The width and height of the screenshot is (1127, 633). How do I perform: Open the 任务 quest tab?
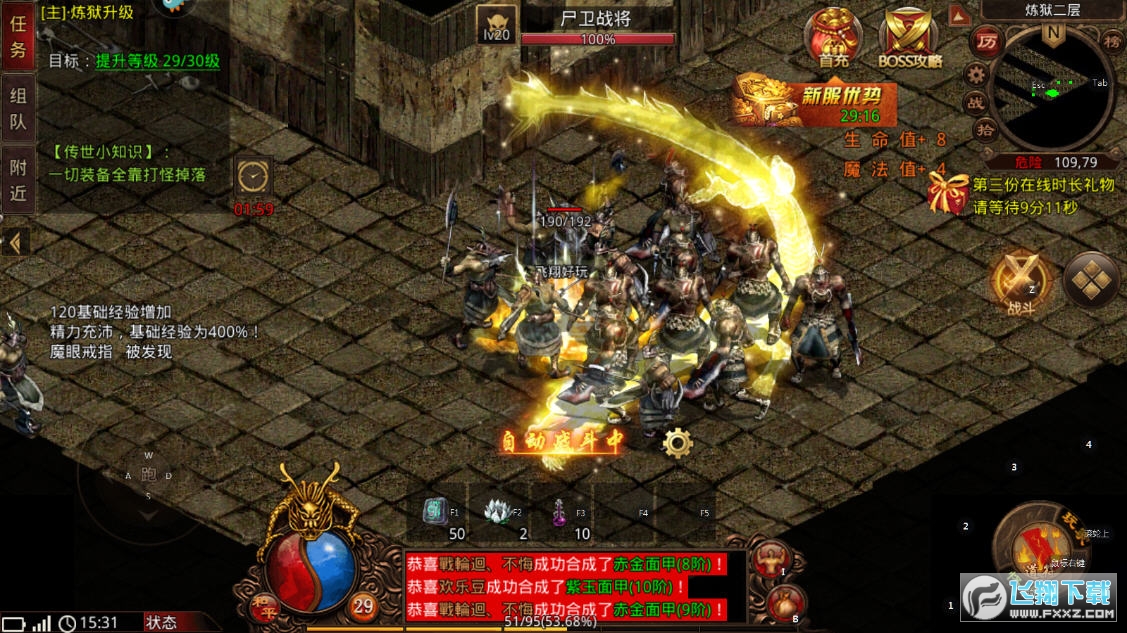[18, 37]
